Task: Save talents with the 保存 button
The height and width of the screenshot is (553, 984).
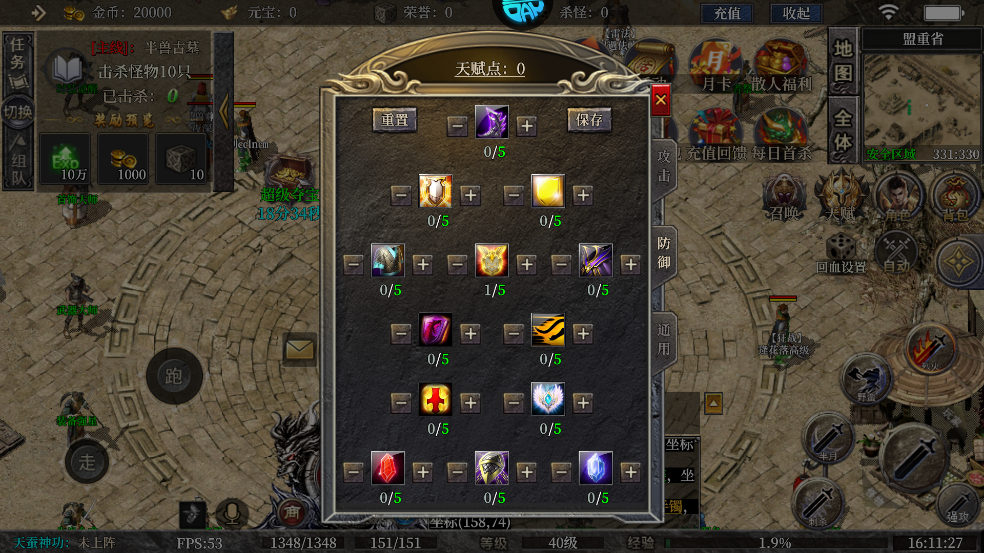Action: [590, 121]
